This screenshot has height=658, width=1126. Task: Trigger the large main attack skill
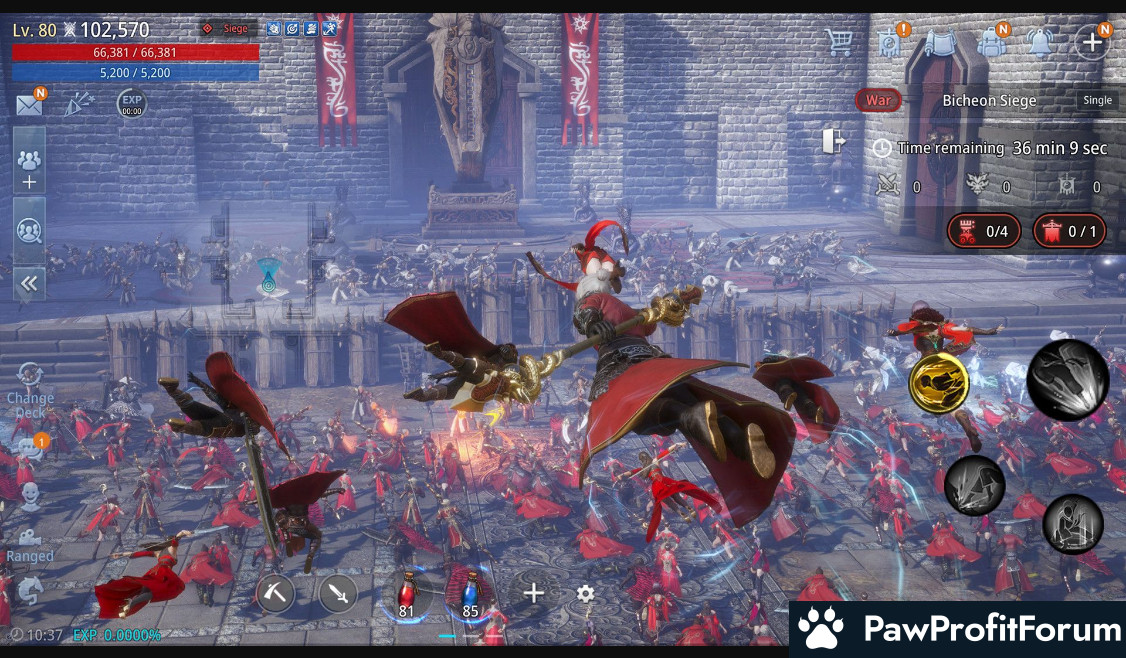[x=1067, y=379]
